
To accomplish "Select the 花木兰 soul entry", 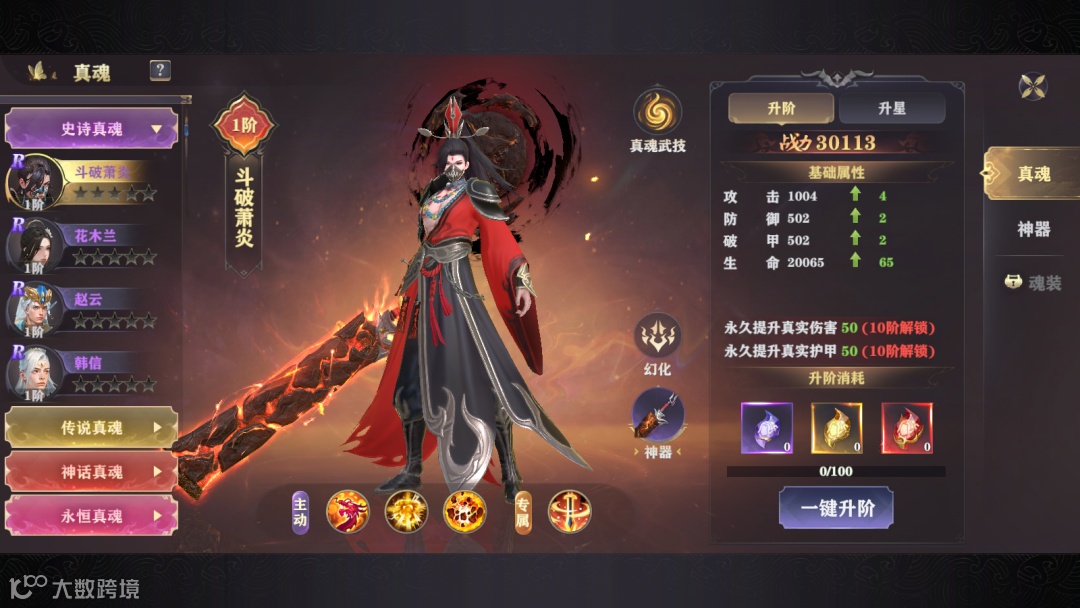I will coord(90,246).
